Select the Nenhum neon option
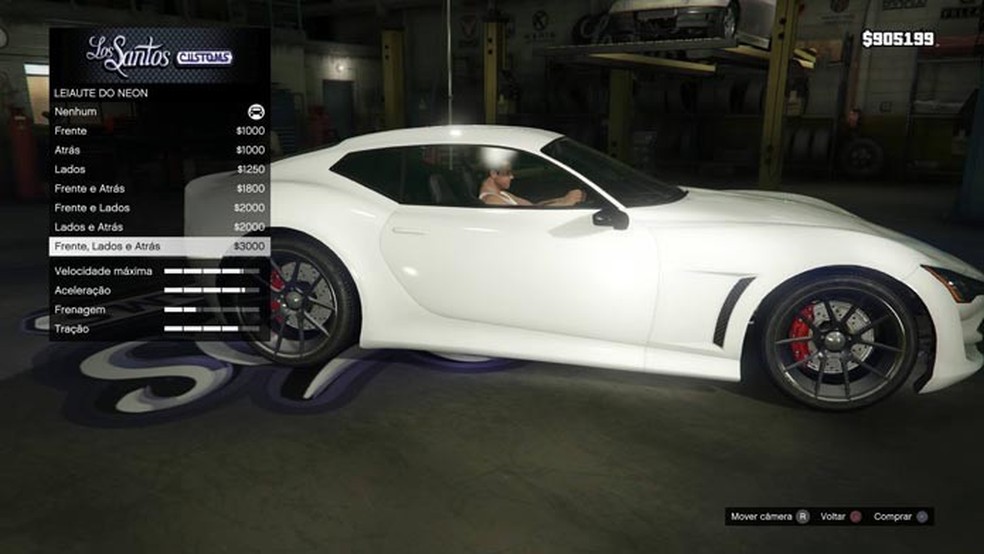 [159, 112]
